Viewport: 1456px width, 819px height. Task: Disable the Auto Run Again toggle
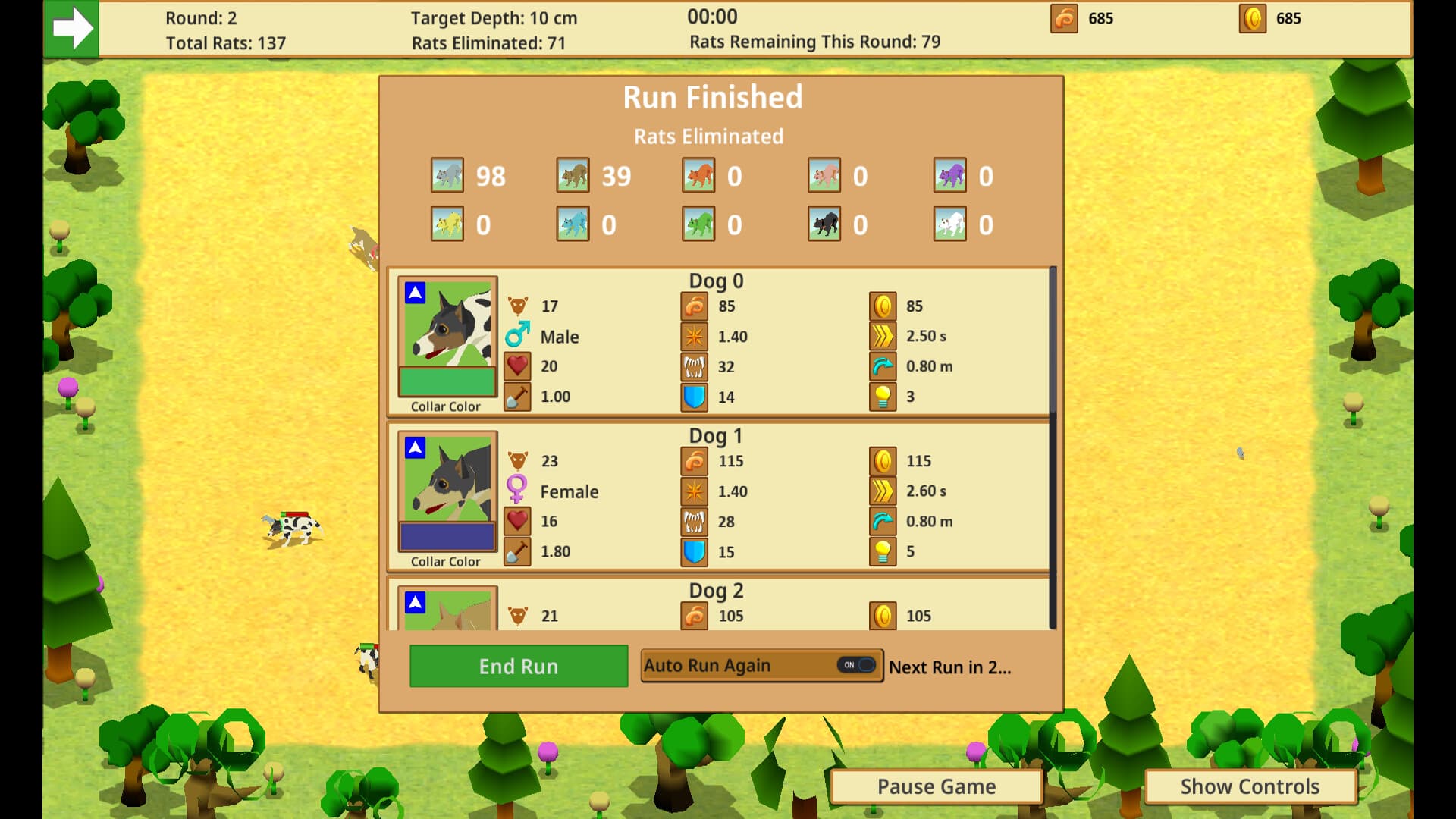tap(856, 665)
